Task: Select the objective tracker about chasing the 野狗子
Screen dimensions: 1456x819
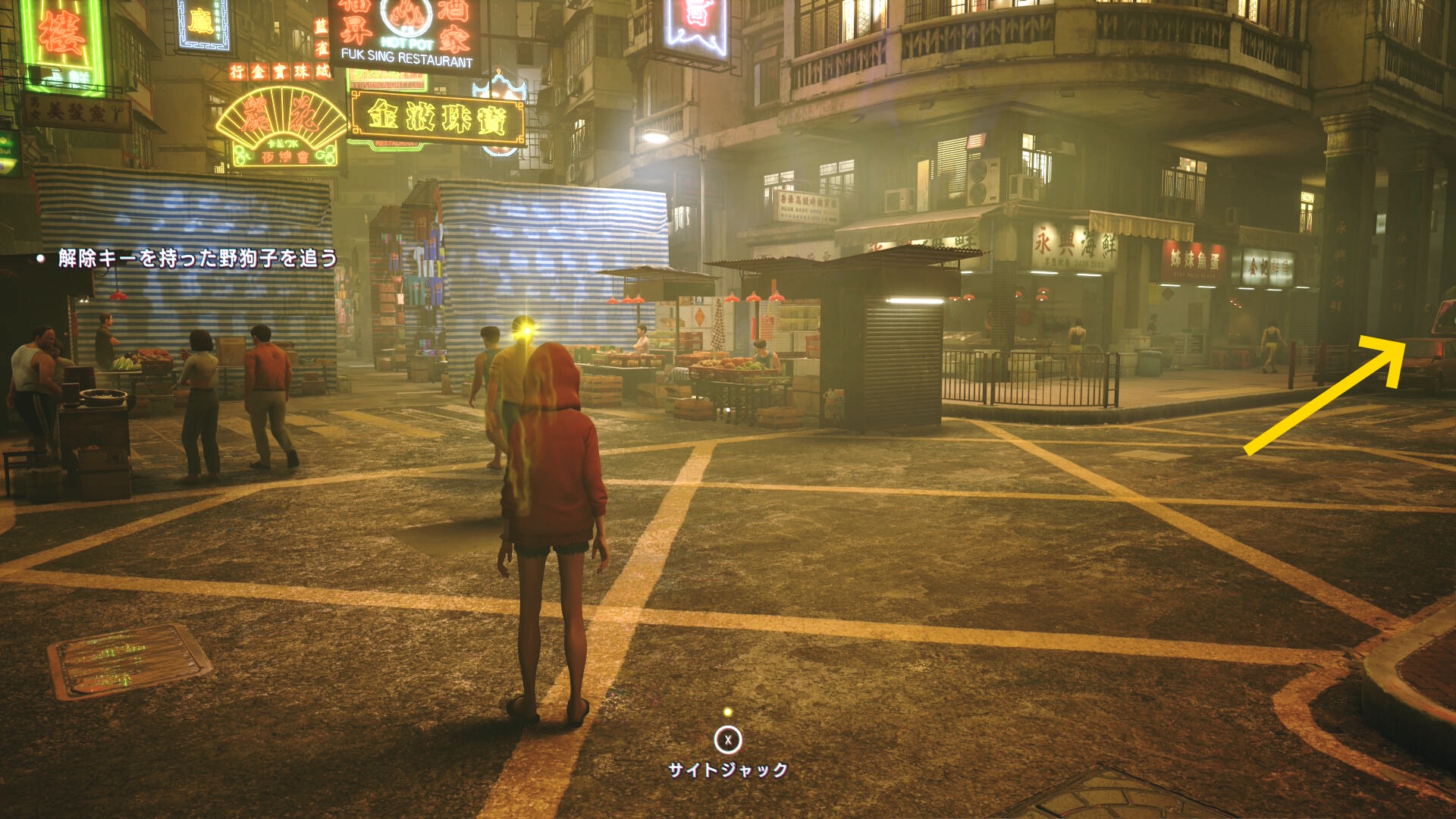Action: click(x=197, y=259)
